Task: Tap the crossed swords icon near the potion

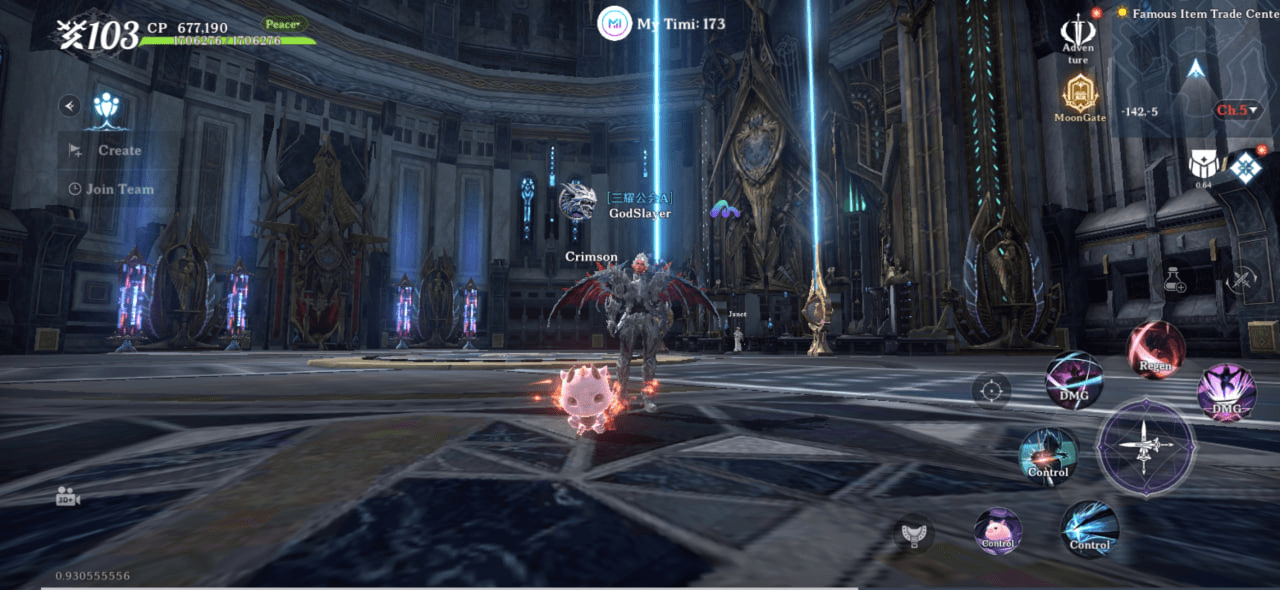Action: click(1242, 280)
